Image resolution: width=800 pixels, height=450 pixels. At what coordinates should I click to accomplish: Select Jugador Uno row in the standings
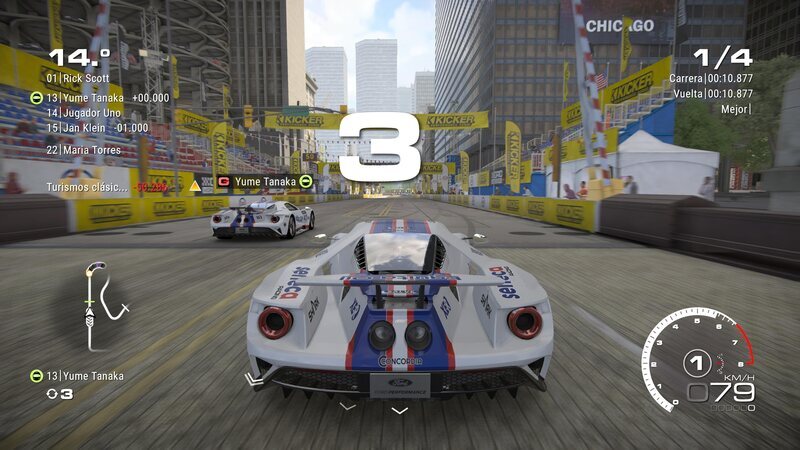(90, 113)
